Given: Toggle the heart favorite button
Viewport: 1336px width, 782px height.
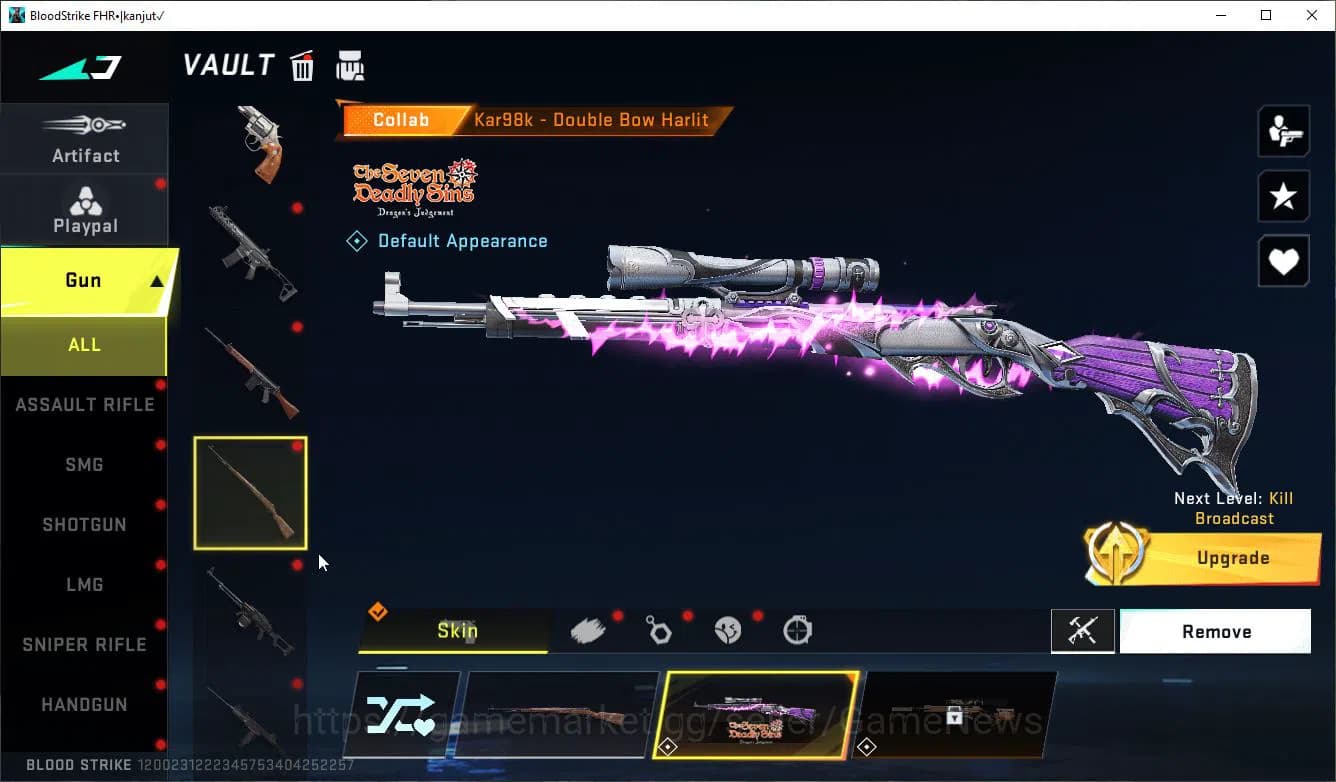Looking at the screenshot, I should pyautogui.click(x=1283, y=261).
